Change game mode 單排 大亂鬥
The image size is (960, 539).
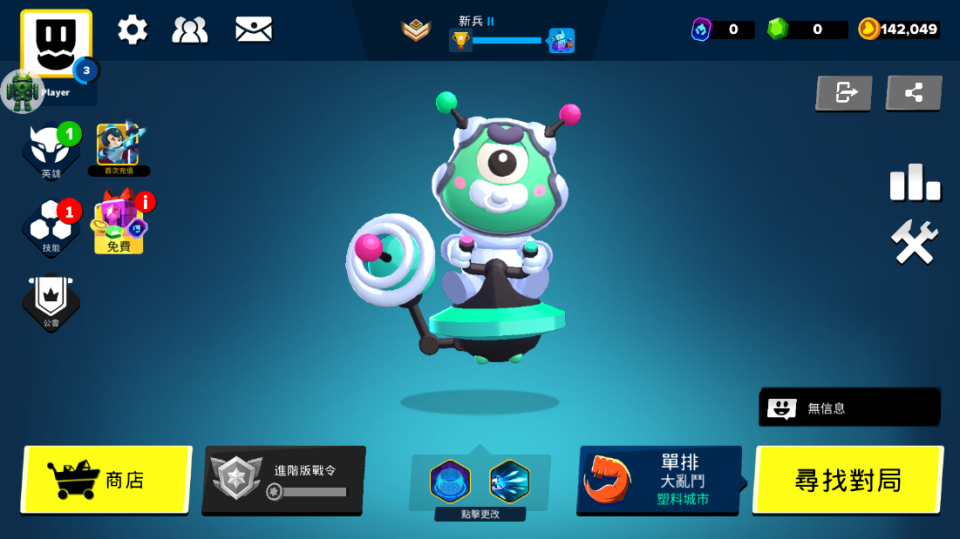pyautogui.click(x=659, y=480)
